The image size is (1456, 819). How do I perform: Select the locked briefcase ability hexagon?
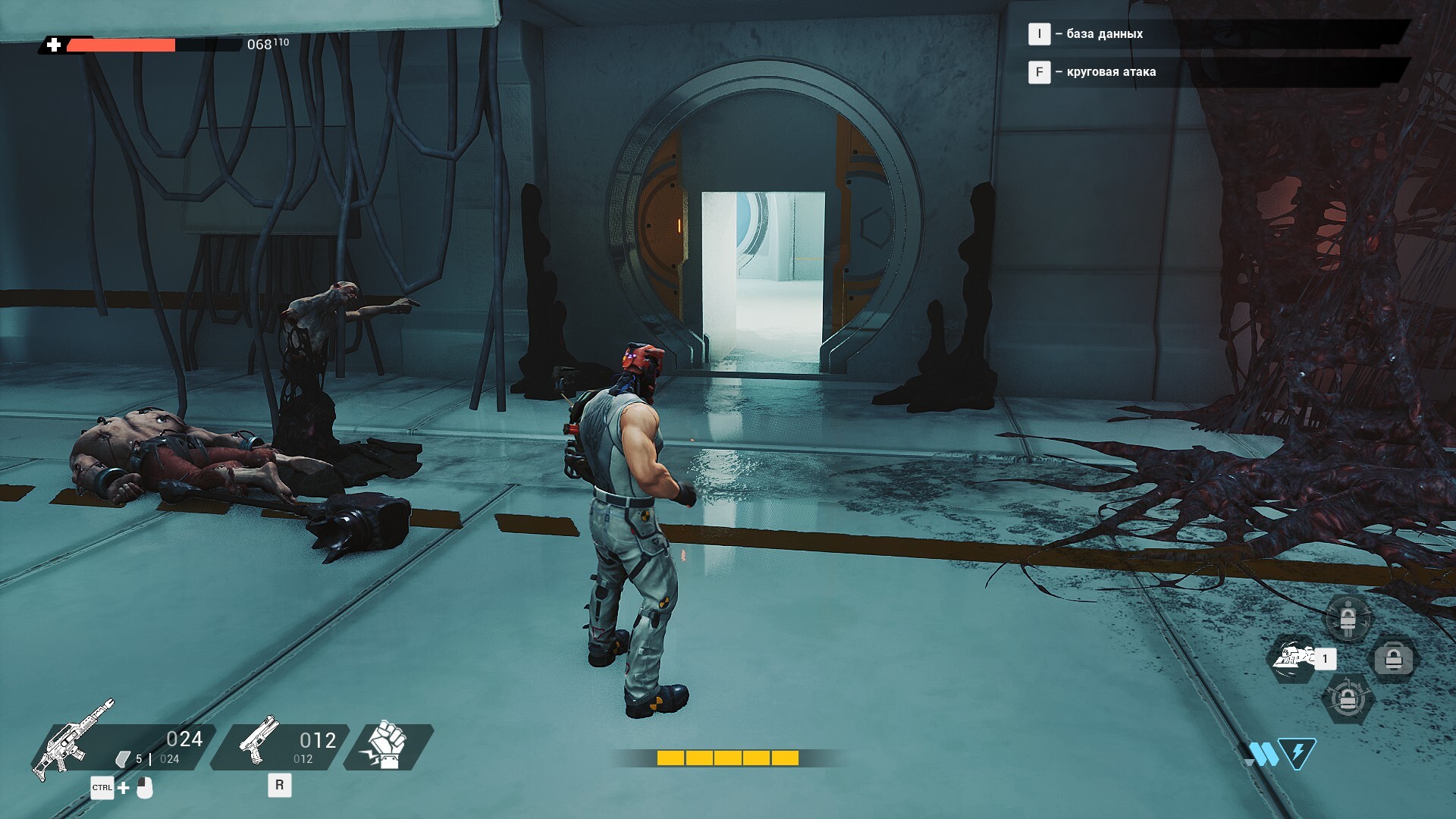pos(1394,658)
